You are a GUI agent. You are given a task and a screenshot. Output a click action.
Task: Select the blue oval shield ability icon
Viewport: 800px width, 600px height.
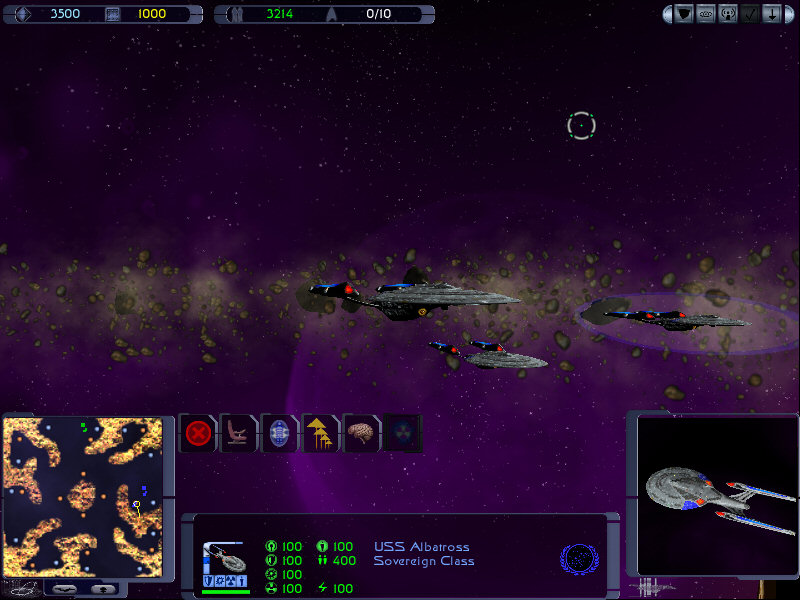[x=279, y=434]
